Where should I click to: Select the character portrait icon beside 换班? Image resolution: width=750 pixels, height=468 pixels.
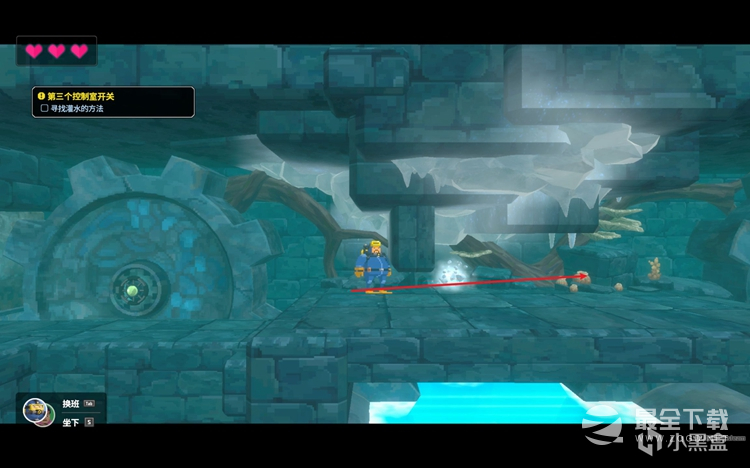point(36,410)
